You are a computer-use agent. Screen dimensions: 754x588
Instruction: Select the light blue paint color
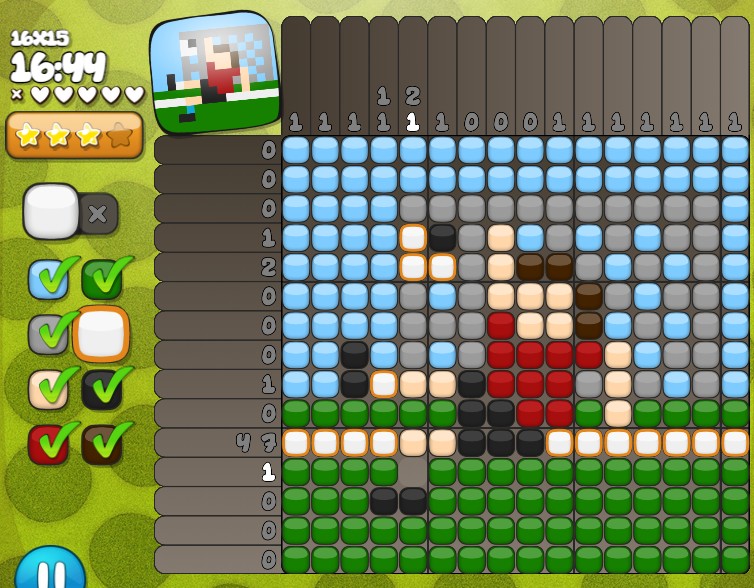(x=48, y=280)
